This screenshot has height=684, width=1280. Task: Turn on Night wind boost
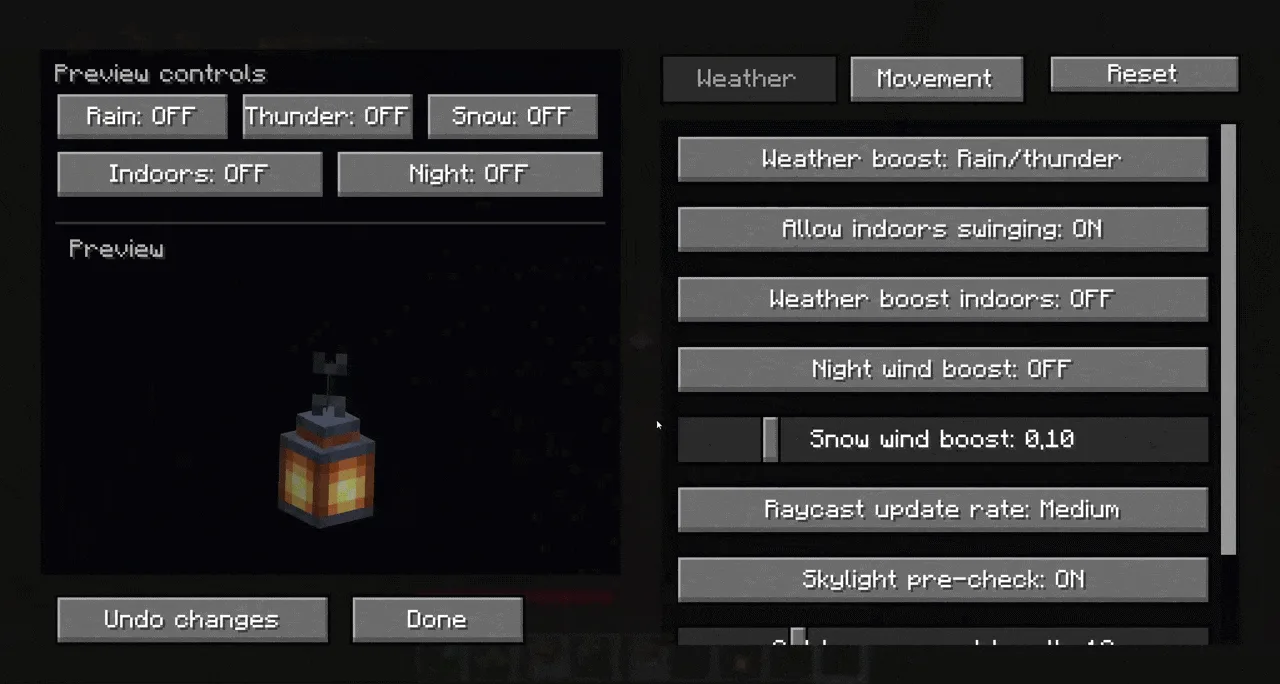(942, 369)
